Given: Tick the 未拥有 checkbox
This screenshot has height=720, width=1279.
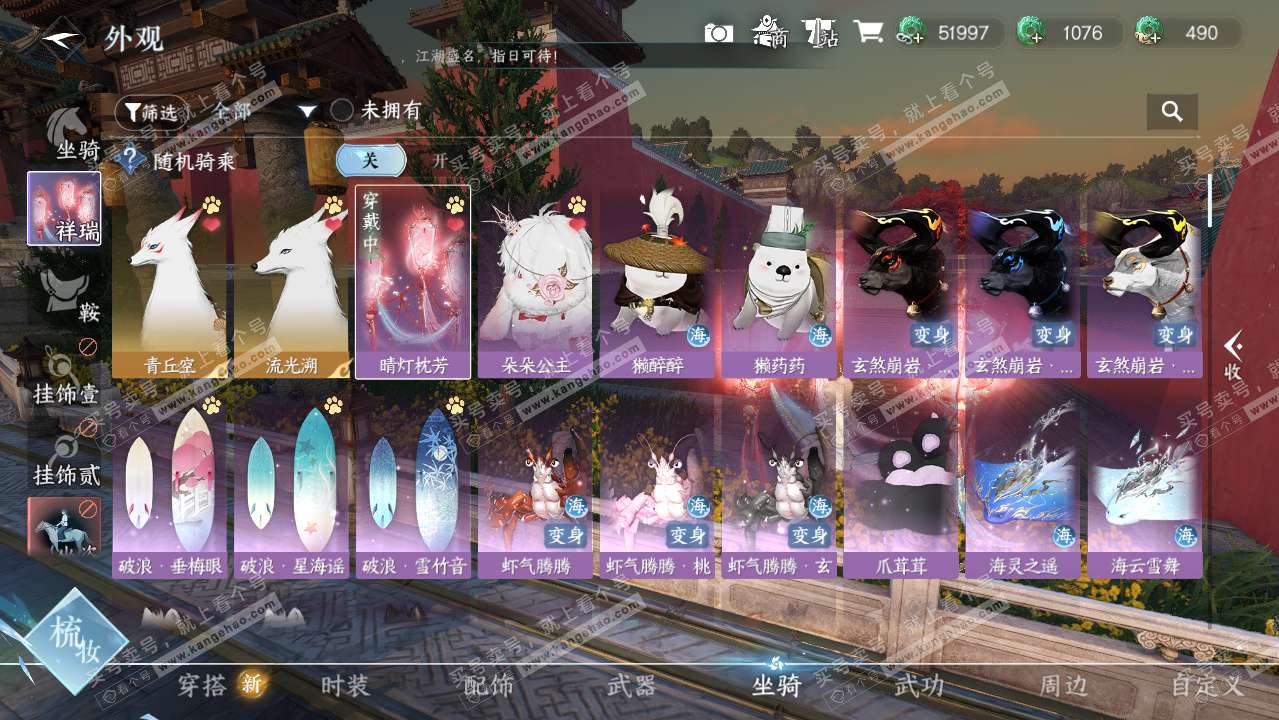Looking at the screenshot, I should tap(342, 111).
